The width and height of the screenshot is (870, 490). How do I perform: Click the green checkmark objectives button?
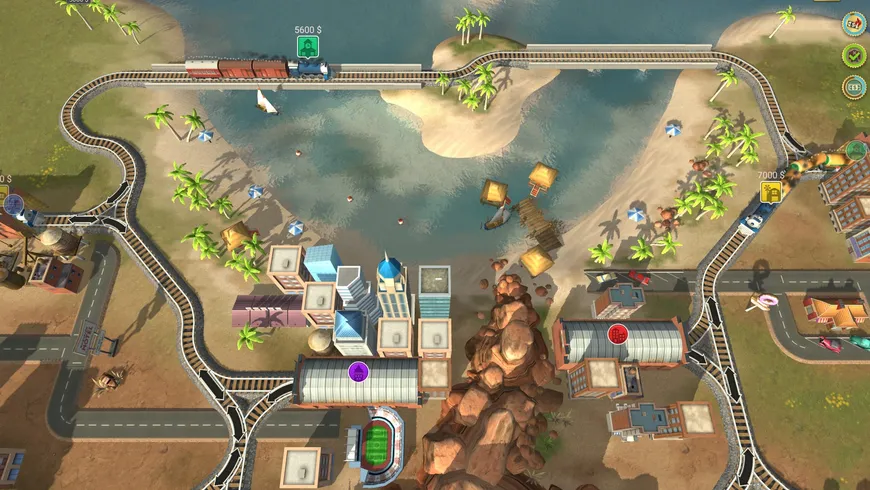pos(853,55)
